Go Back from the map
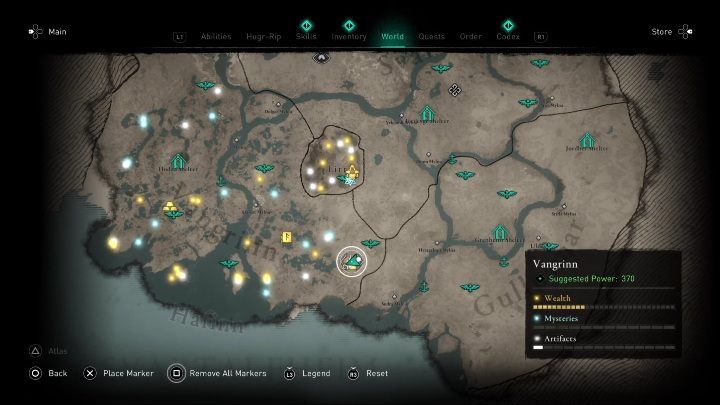 point(49,373)
